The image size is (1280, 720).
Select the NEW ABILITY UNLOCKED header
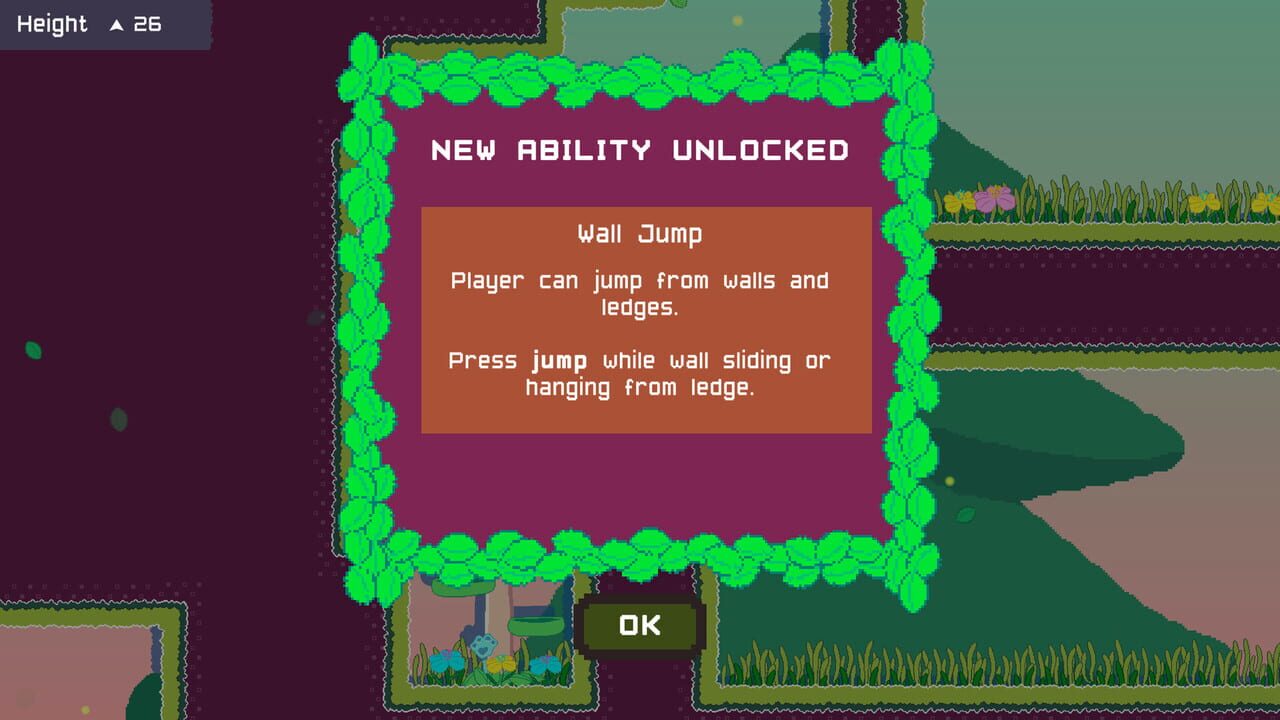639,151
